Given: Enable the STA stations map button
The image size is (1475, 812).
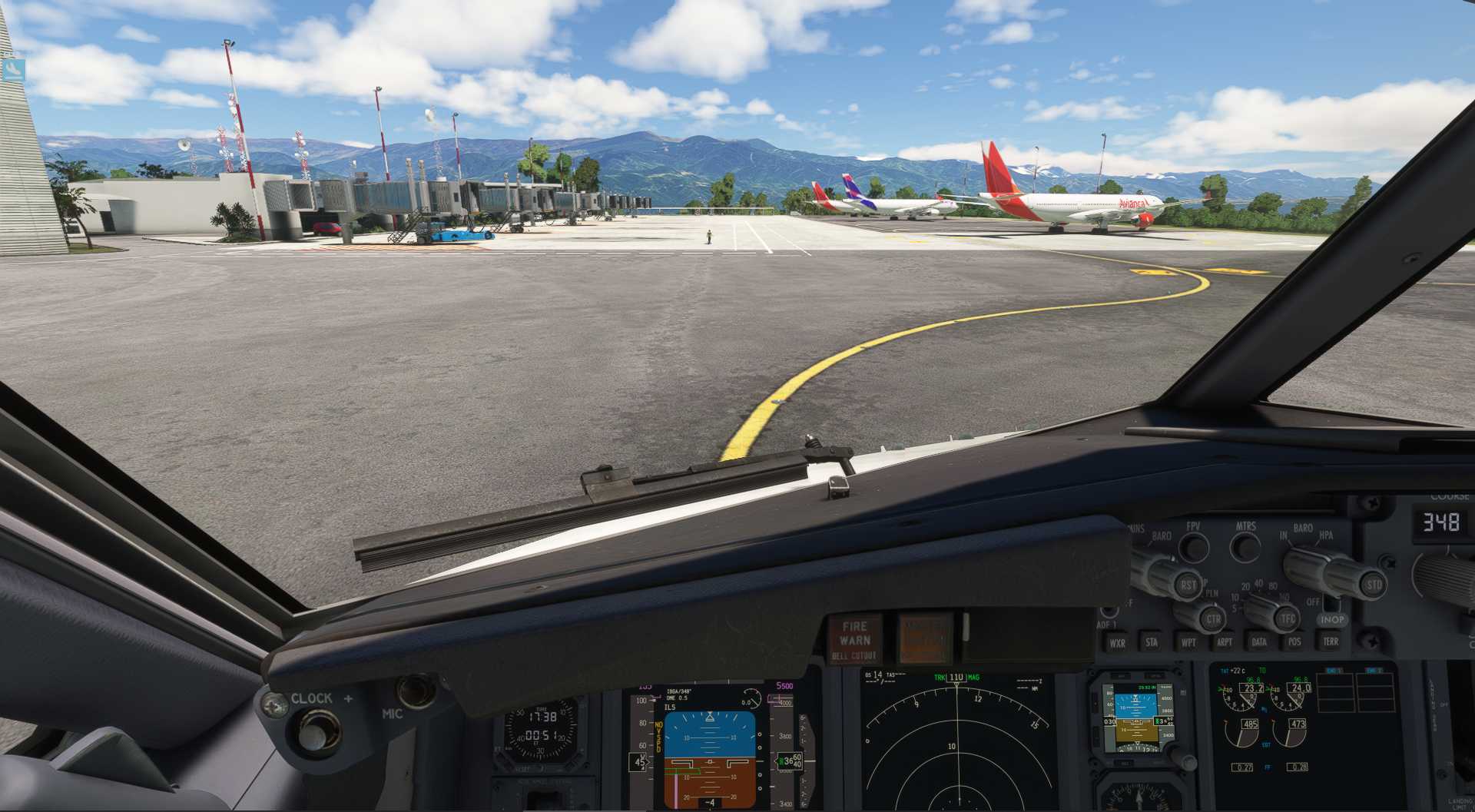Looking at the screenshot, I should point(1151,642).
